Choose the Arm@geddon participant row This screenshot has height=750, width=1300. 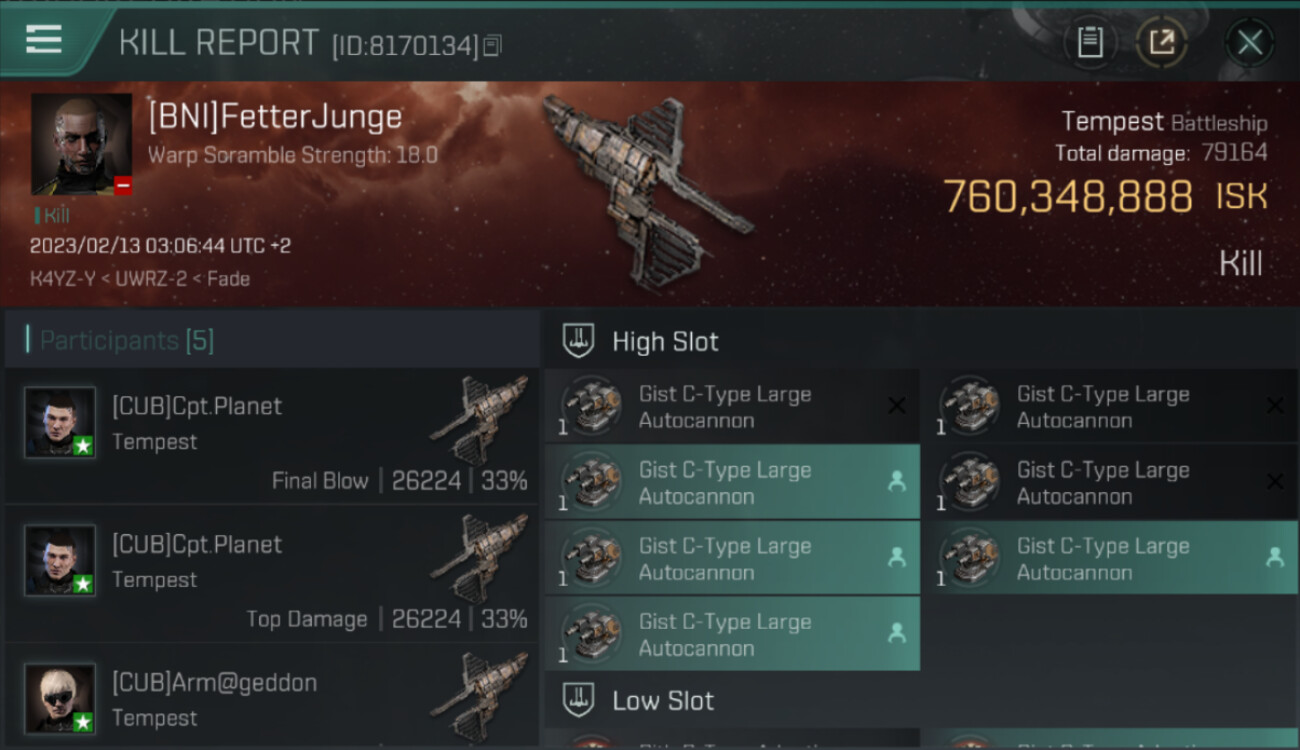pos(272,700)
